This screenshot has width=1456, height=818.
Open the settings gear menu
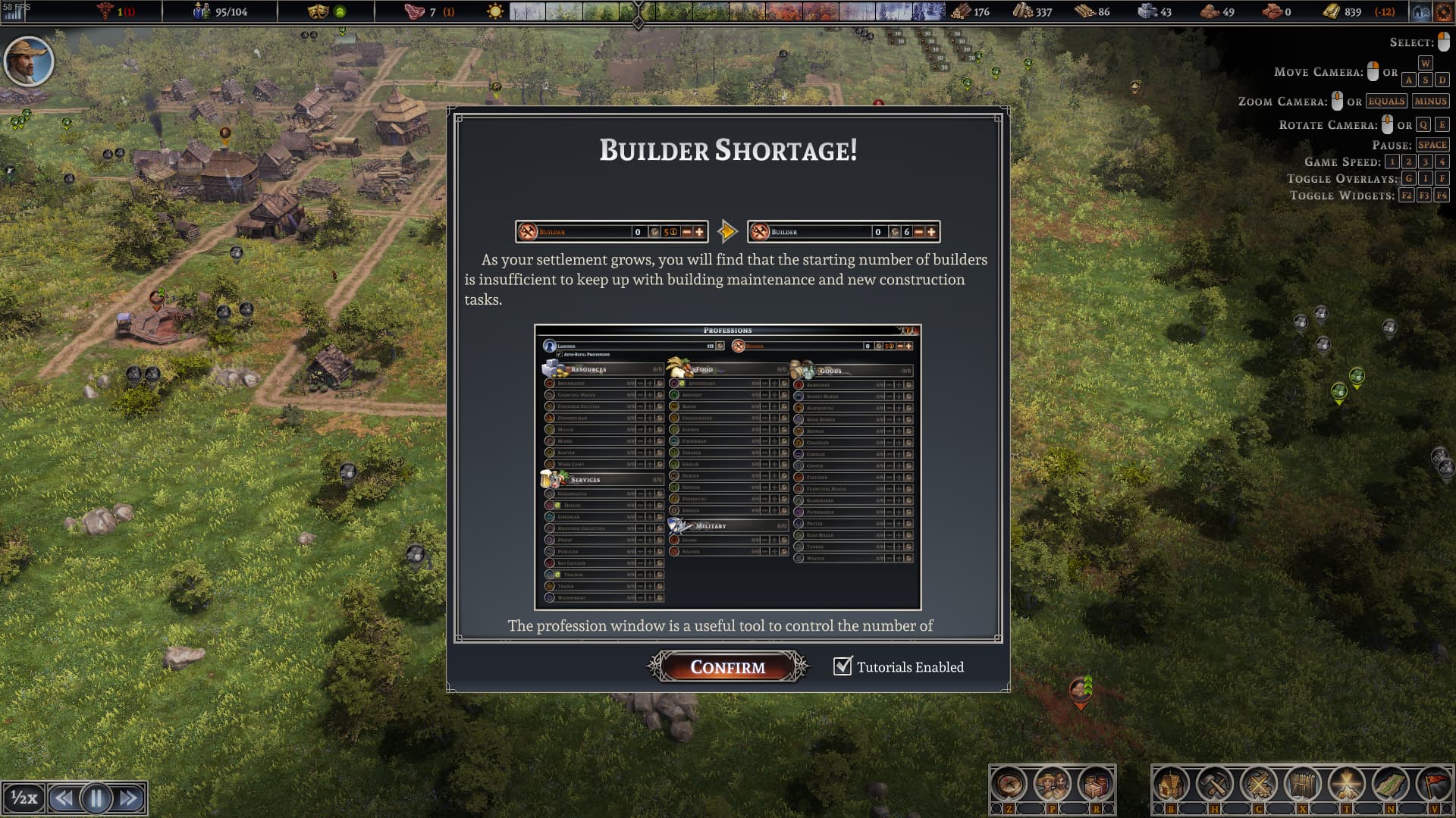coord(1442,11)
